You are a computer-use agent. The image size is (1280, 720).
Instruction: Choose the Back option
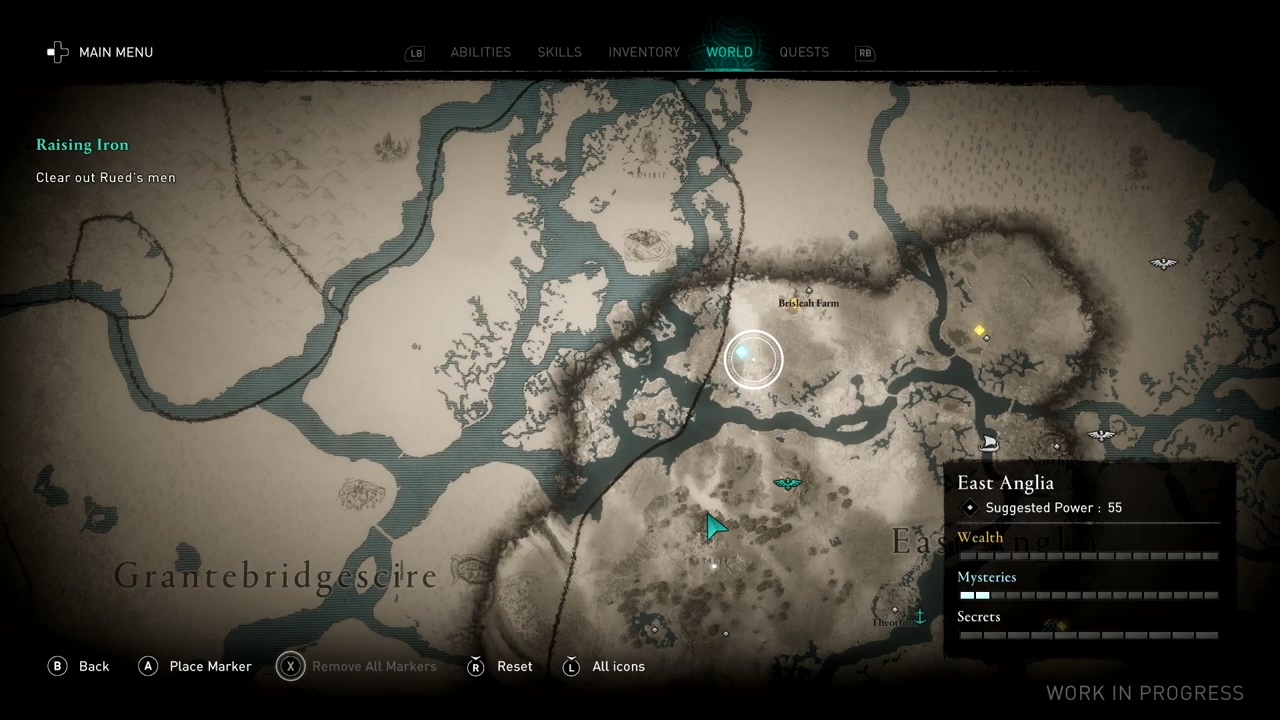tap(79, 666)
